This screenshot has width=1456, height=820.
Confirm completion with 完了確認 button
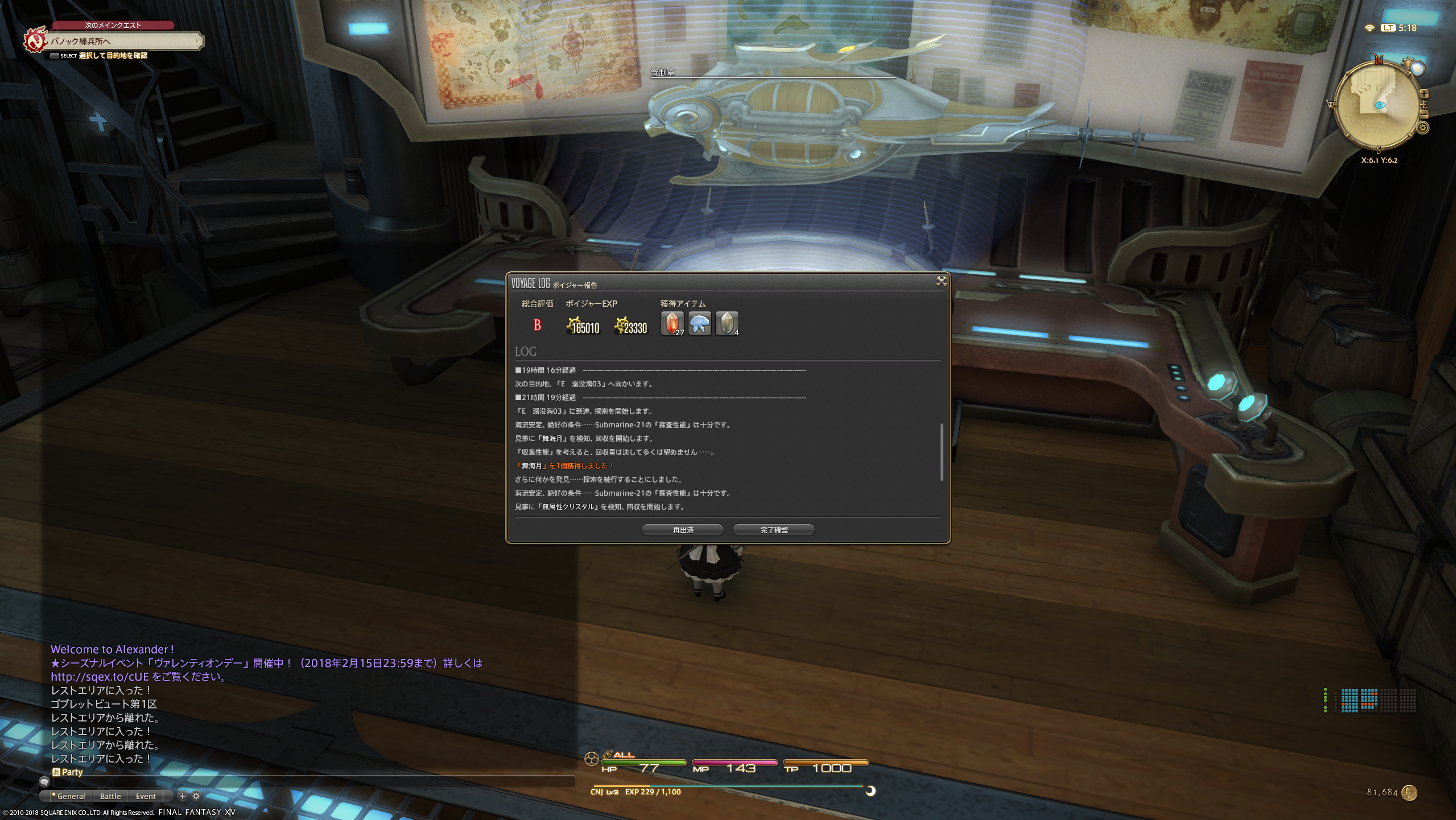click(x=773, y=530)
